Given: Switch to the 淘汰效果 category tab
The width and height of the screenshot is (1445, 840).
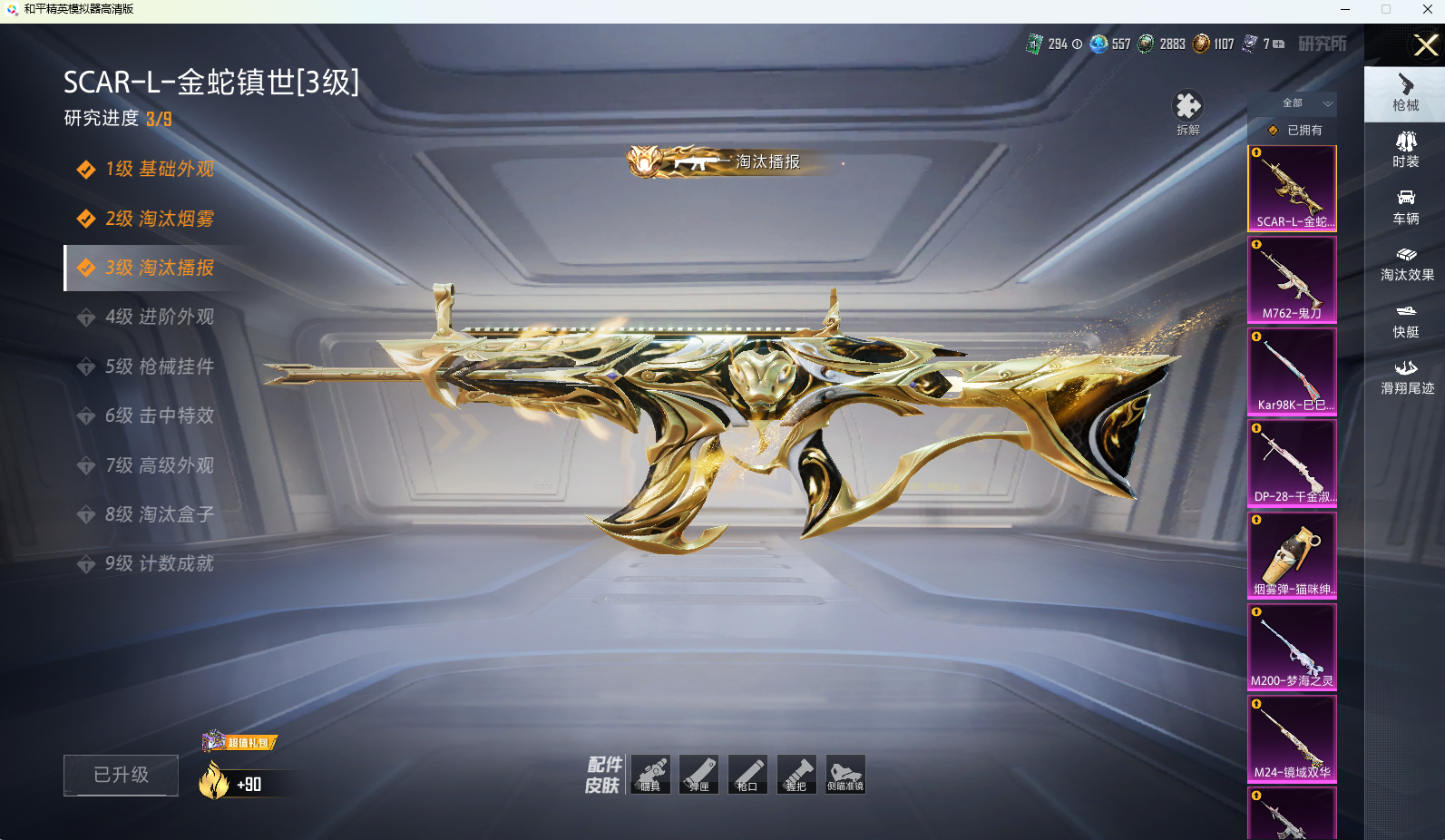Looking at the screenshot, I should click(1406, 263).
